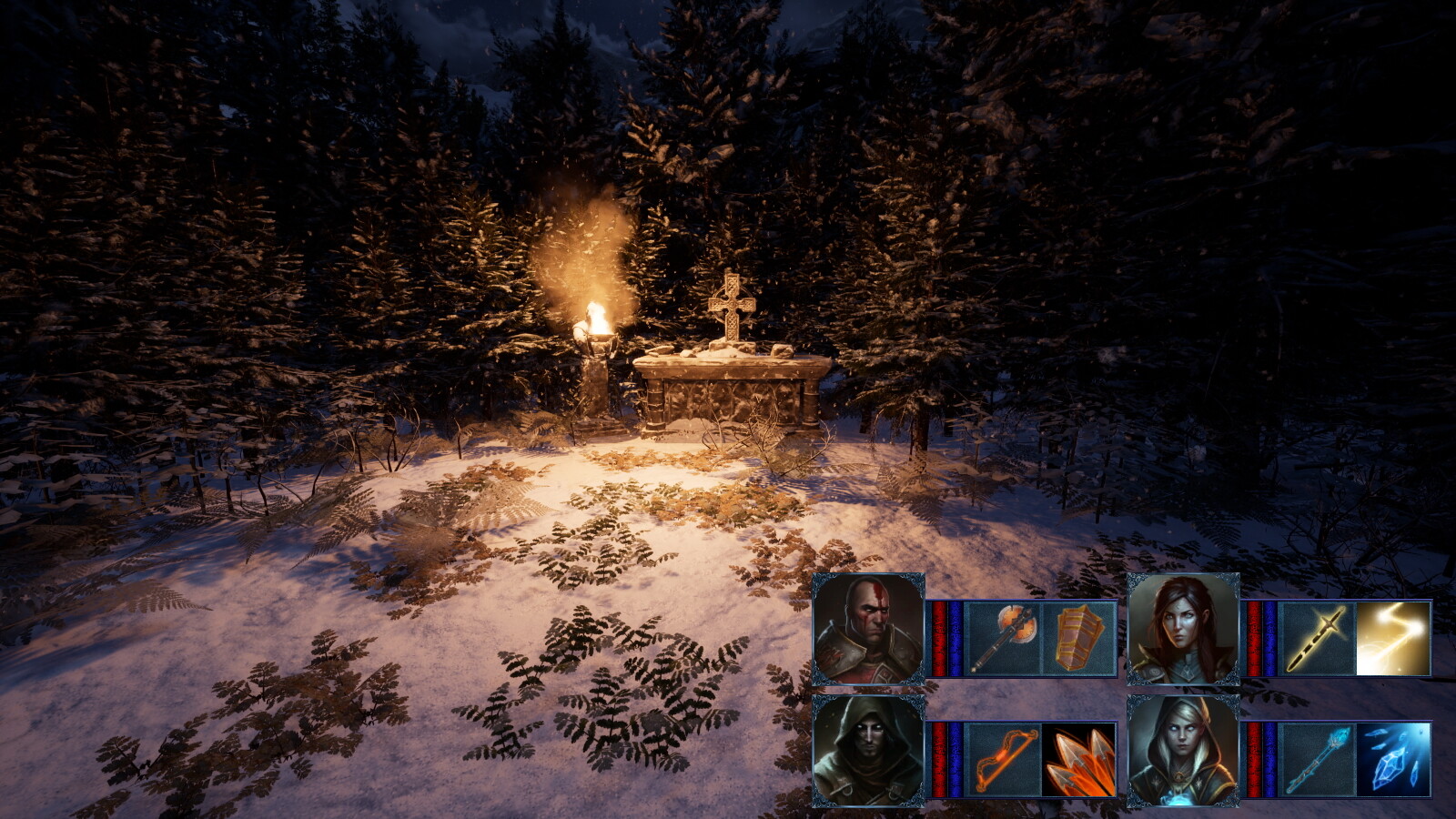Click the golden shield equipment icon
The image size is (1456, 819).
[x=1078, y=637]
